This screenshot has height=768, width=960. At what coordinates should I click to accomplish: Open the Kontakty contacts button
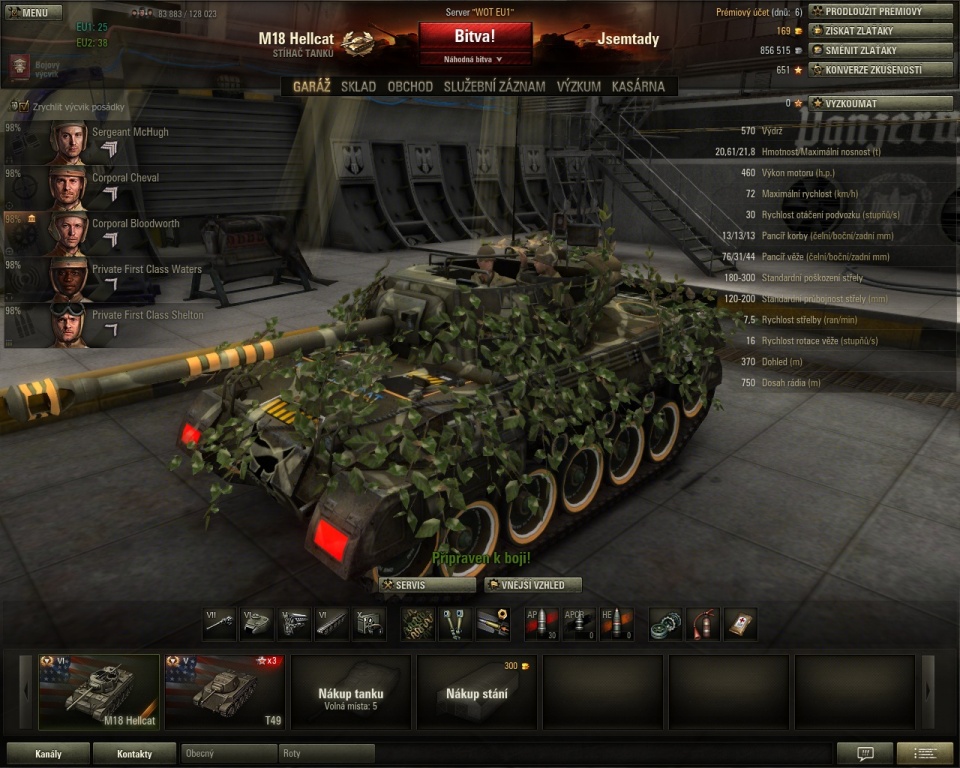134,754
